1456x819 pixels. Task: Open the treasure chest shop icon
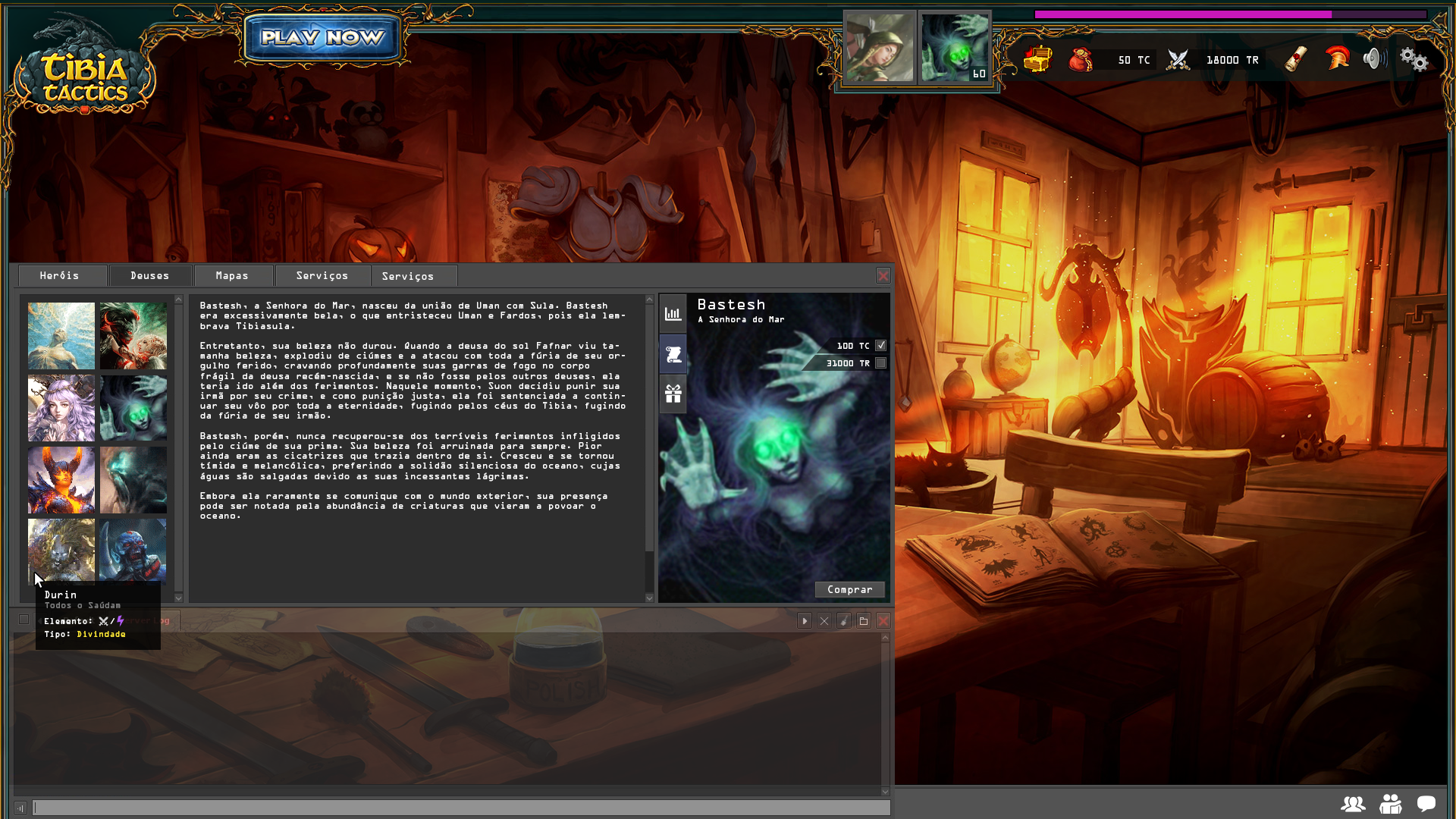point(1037,59)
